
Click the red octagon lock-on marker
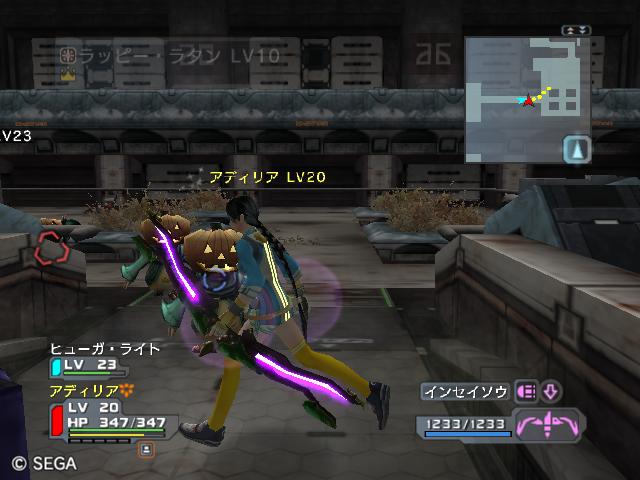[x=49, y=247]
